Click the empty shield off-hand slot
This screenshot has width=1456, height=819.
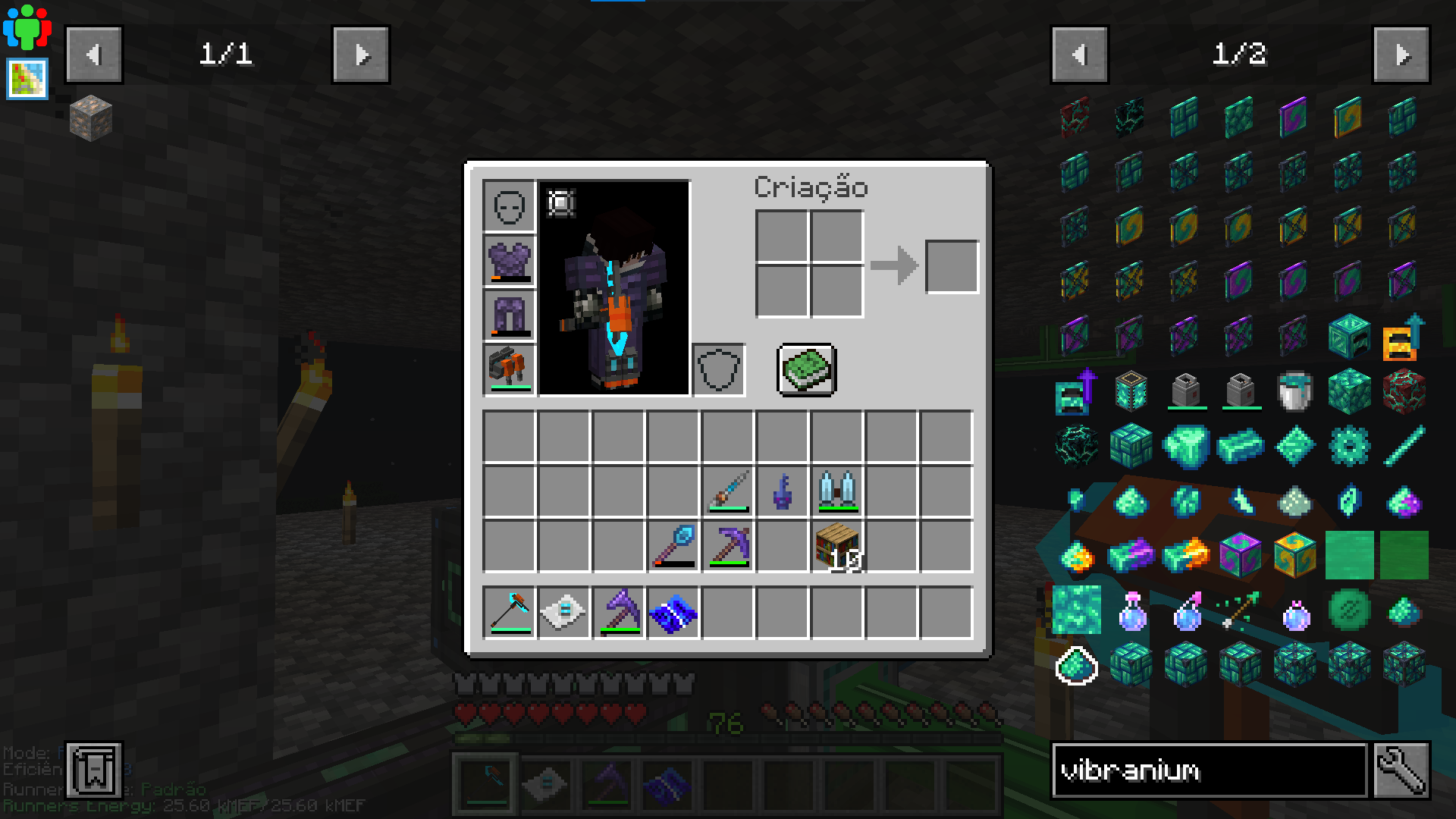719,369
